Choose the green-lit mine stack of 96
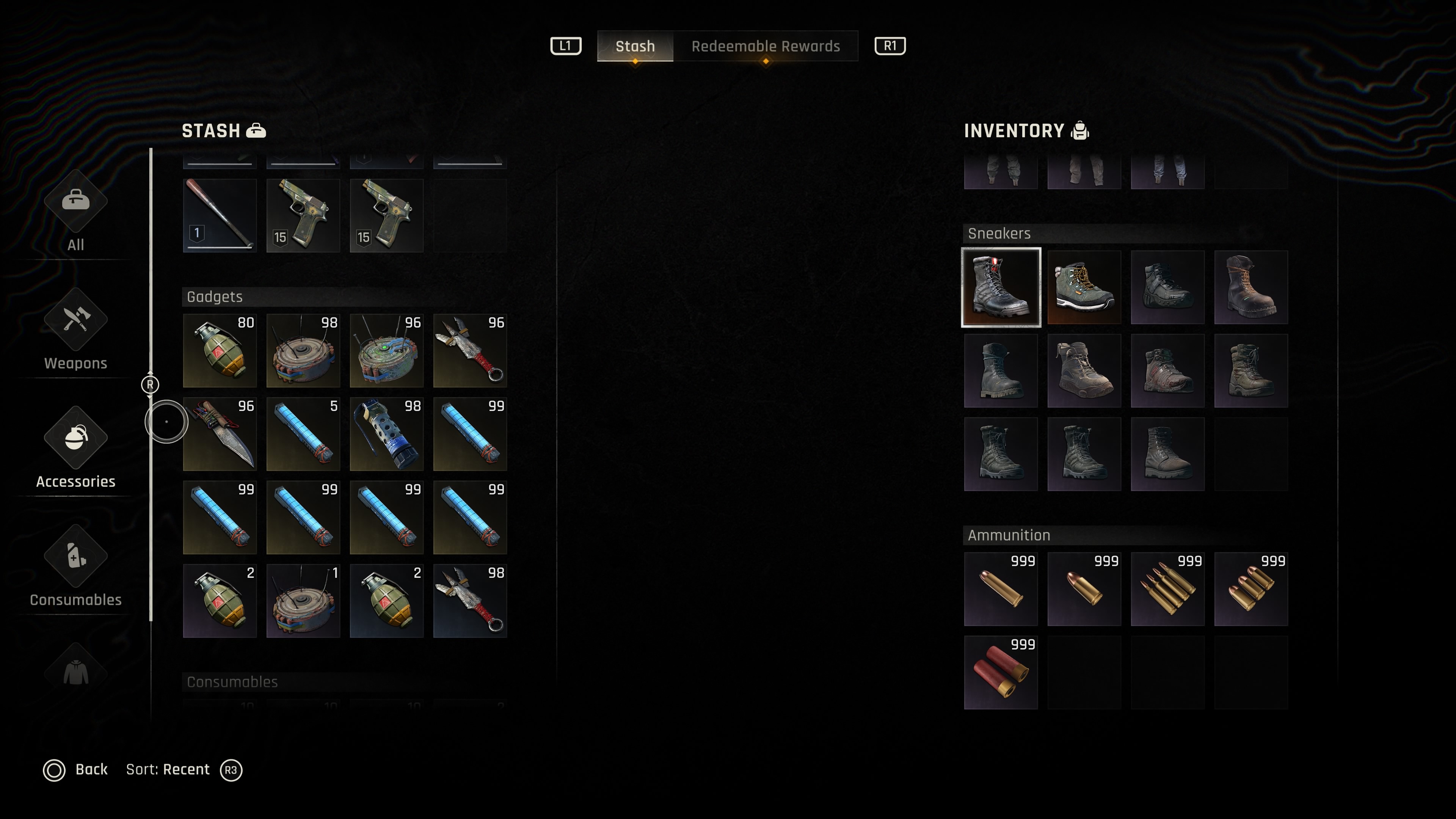This screenshot has height=819, width=1456. (387, 350)
